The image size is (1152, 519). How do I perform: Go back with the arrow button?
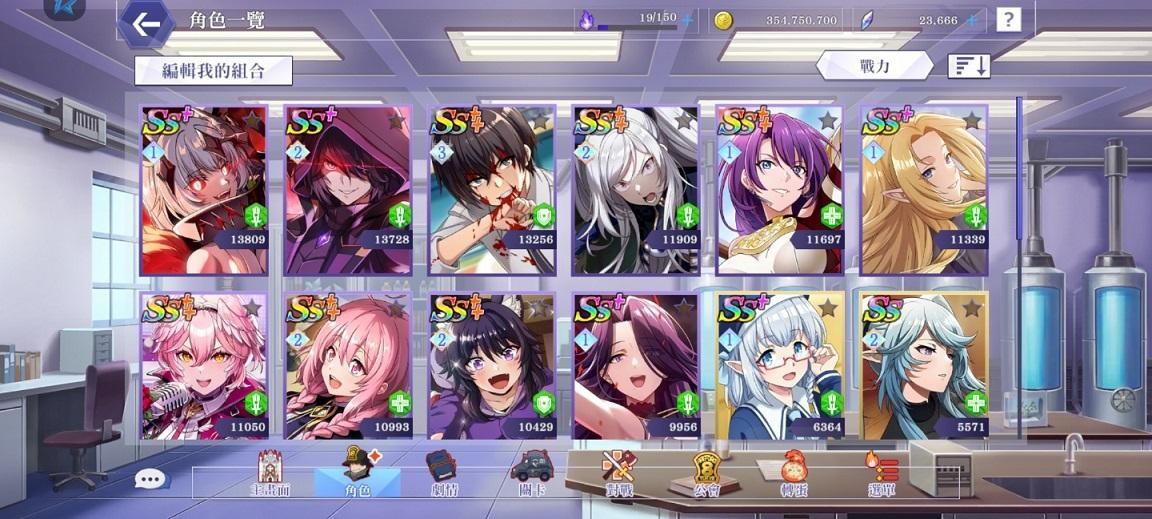[x=146, y=24]
